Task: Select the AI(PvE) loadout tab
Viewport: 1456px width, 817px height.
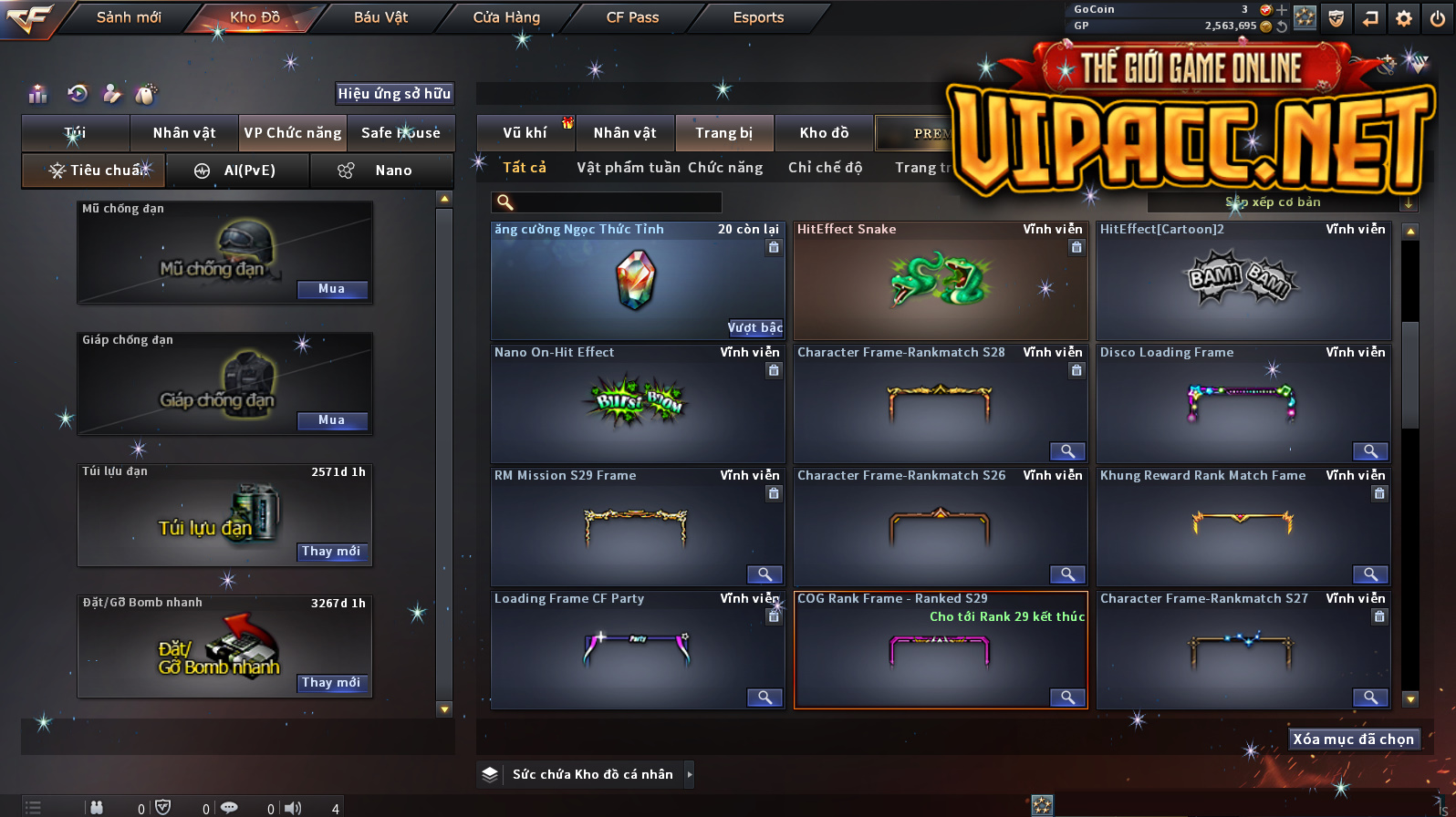Action: pyautogui.click(x=238, y=171)
